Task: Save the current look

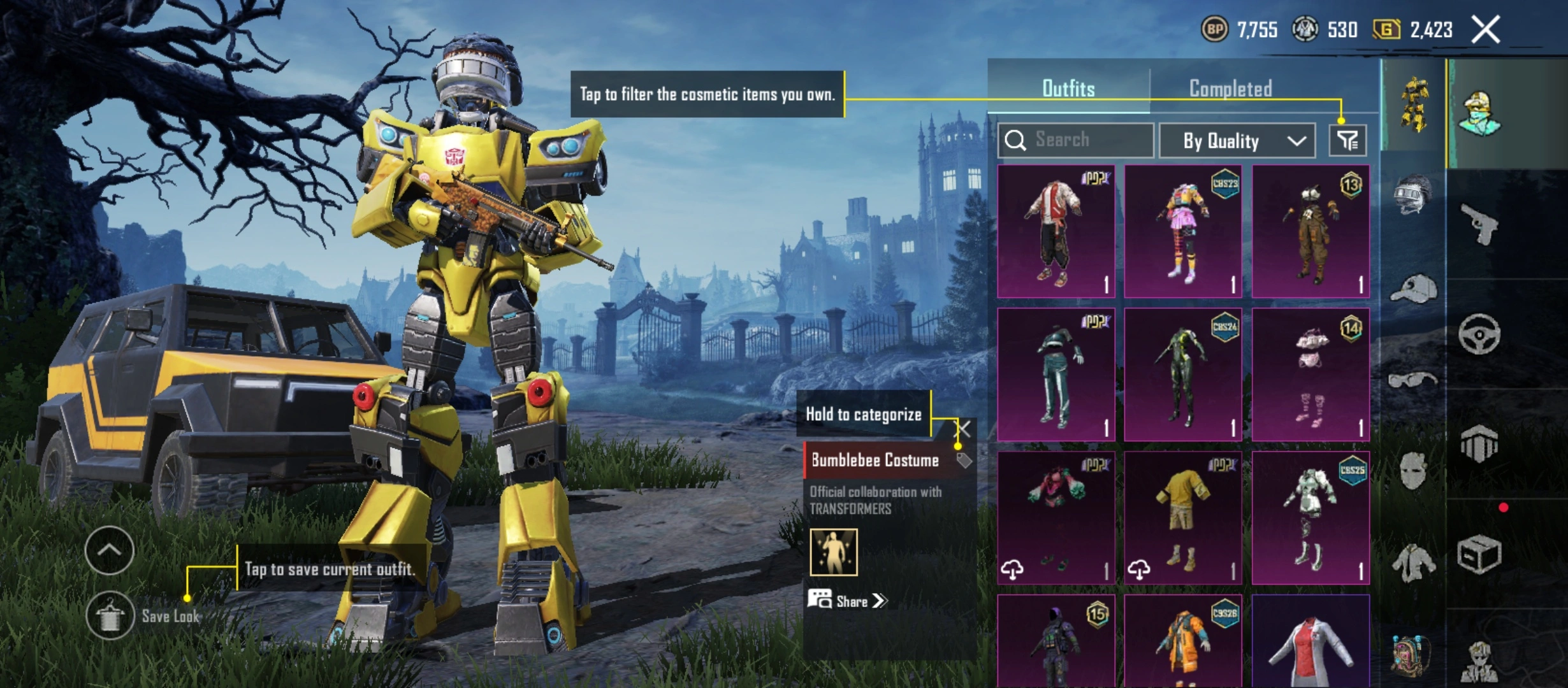Action: coord(110,615)
